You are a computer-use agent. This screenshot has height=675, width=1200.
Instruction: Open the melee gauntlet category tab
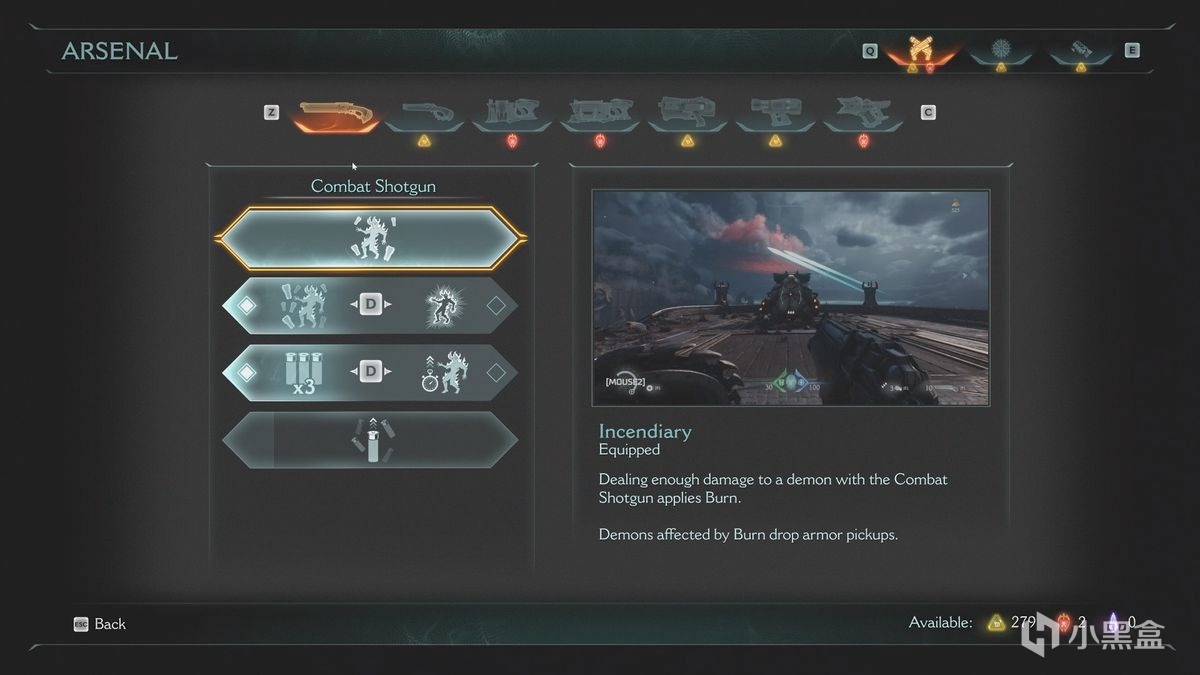point(1080,50)
